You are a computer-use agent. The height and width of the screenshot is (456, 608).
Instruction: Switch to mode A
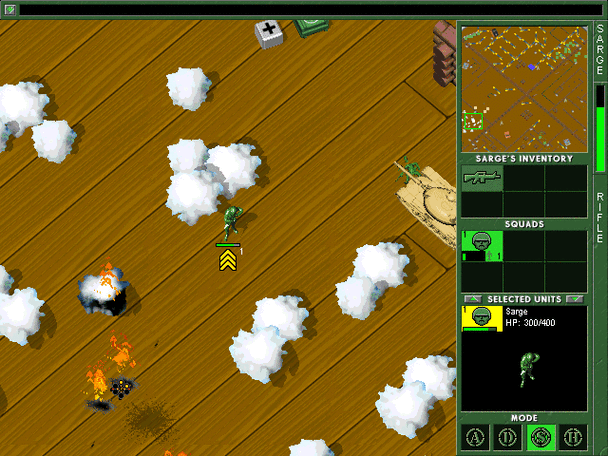point(476,437)
